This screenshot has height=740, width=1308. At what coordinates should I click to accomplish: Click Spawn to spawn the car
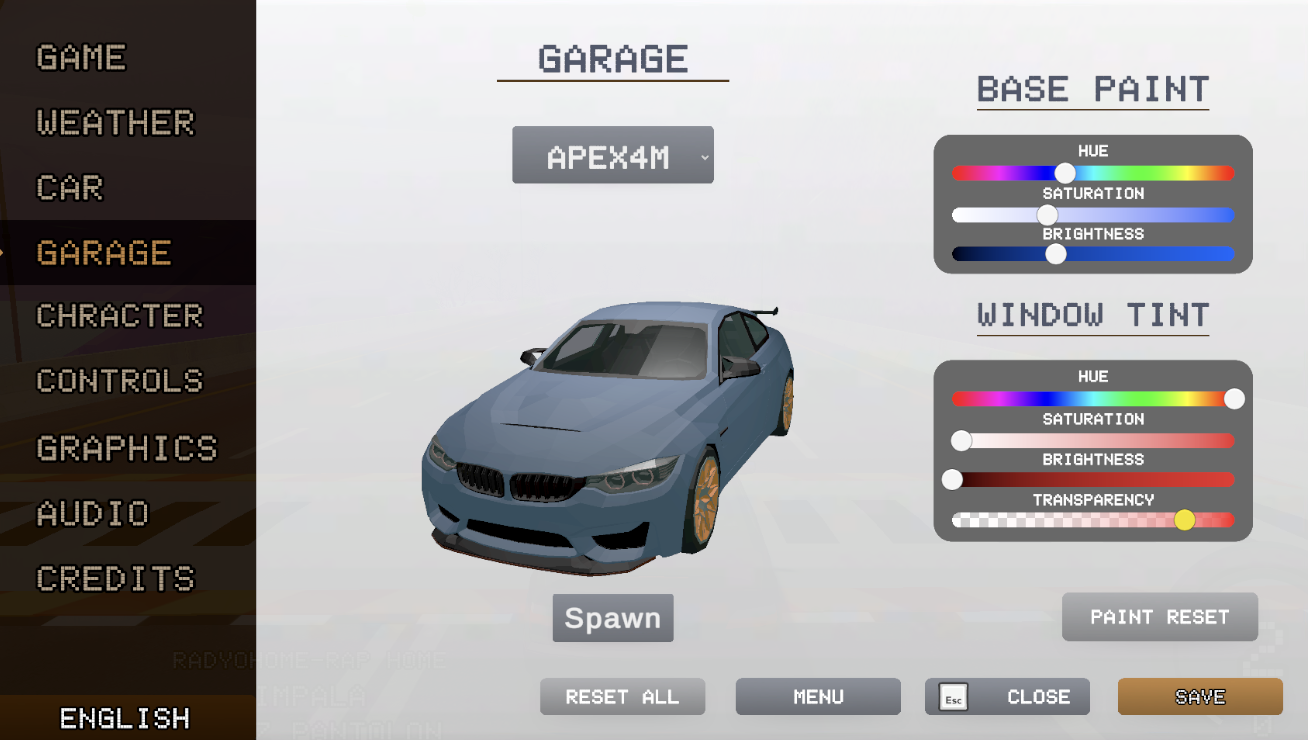[x=612, y=618]
